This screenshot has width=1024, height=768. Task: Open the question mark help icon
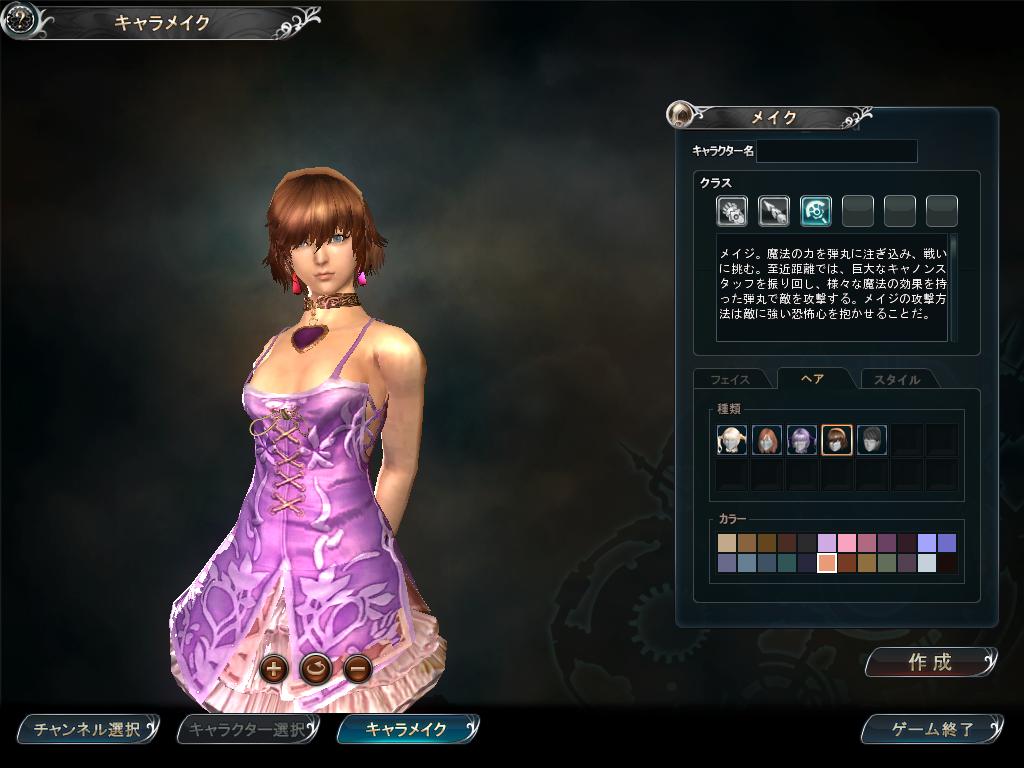pyautogui.click(x=21, y=19)
